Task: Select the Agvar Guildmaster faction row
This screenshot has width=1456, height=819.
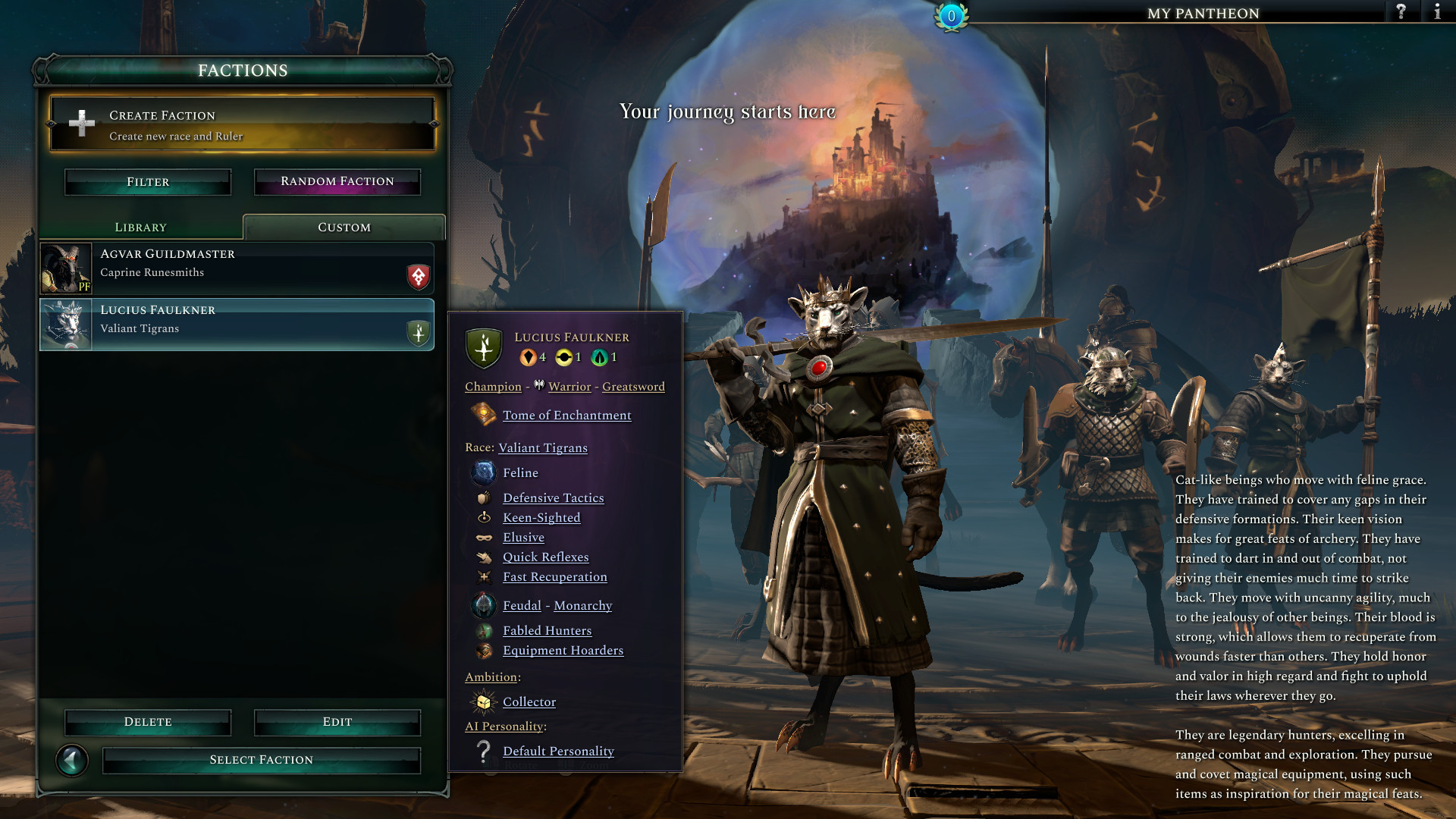Action: [x=237, y=268]
